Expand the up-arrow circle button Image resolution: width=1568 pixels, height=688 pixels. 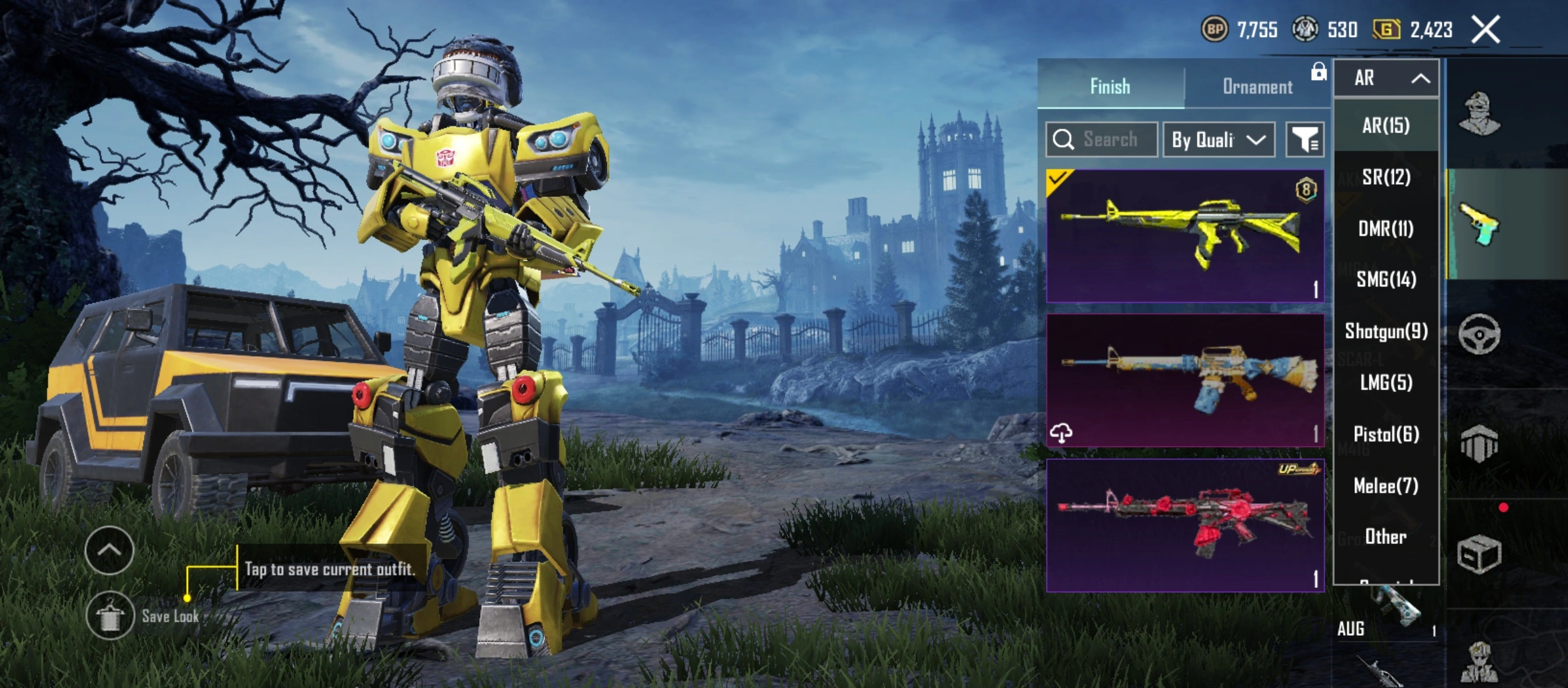click(109, 550)
